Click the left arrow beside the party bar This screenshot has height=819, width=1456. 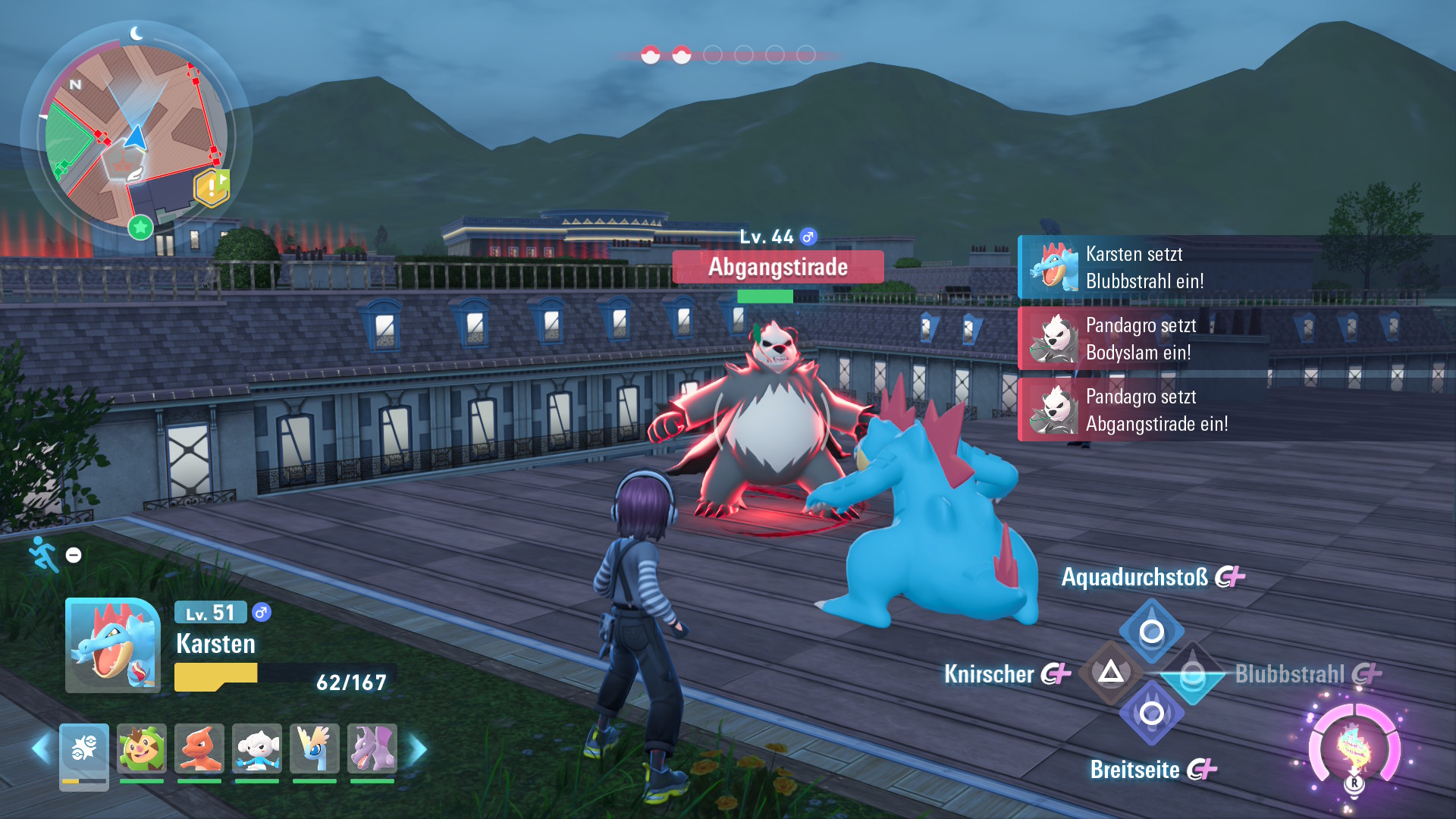point(41,749)
